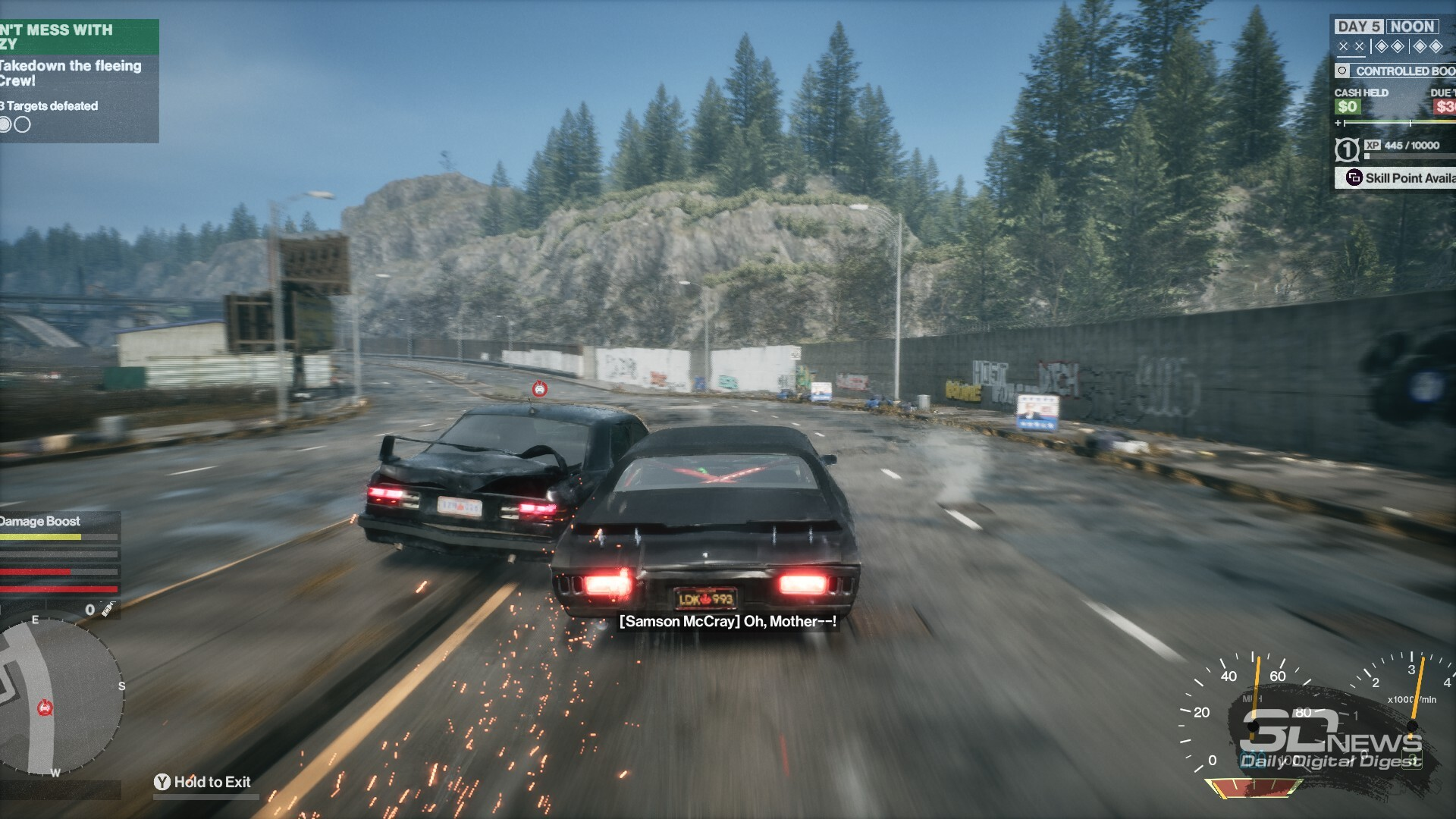Open the Skill Point Available notification
The image size is (1456, 819).
pyautogui.click(x=1399, y=178)
